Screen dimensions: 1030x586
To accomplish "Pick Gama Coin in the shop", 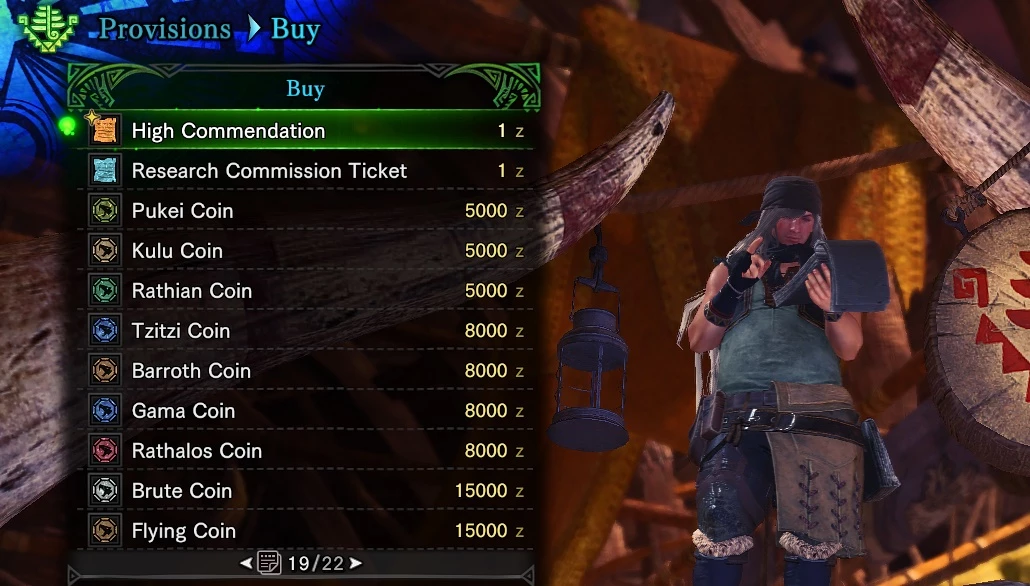I will click(183, 411).
